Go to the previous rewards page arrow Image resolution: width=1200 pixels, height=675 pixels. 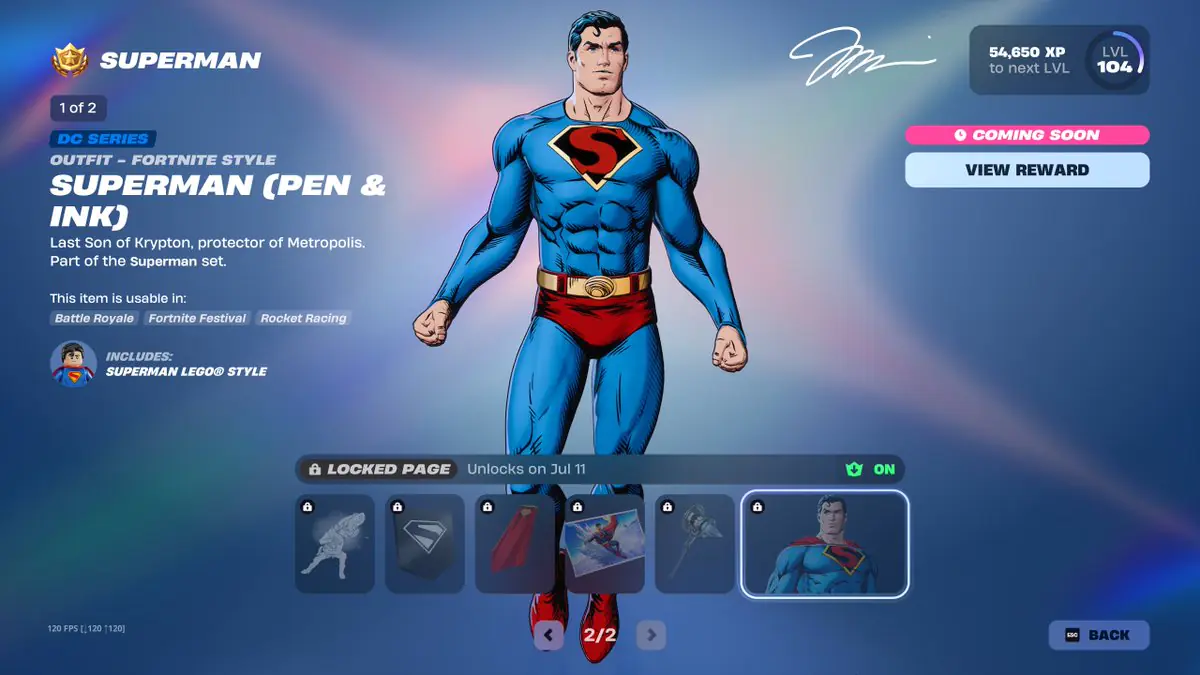(549, 634)
